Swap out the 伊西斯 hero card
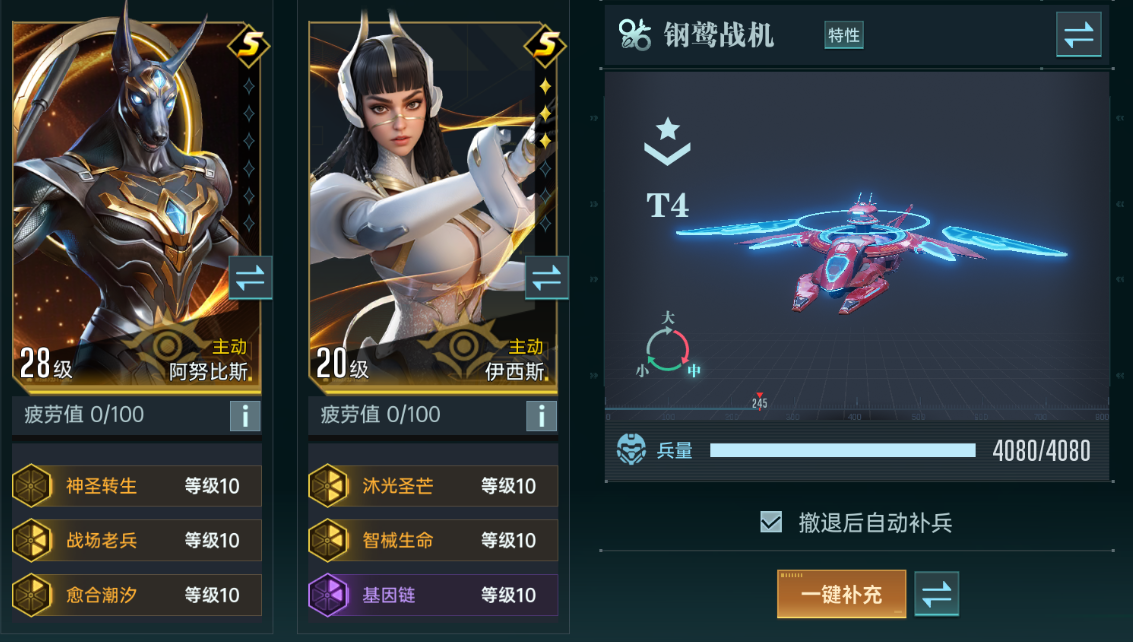 [546, 278]
